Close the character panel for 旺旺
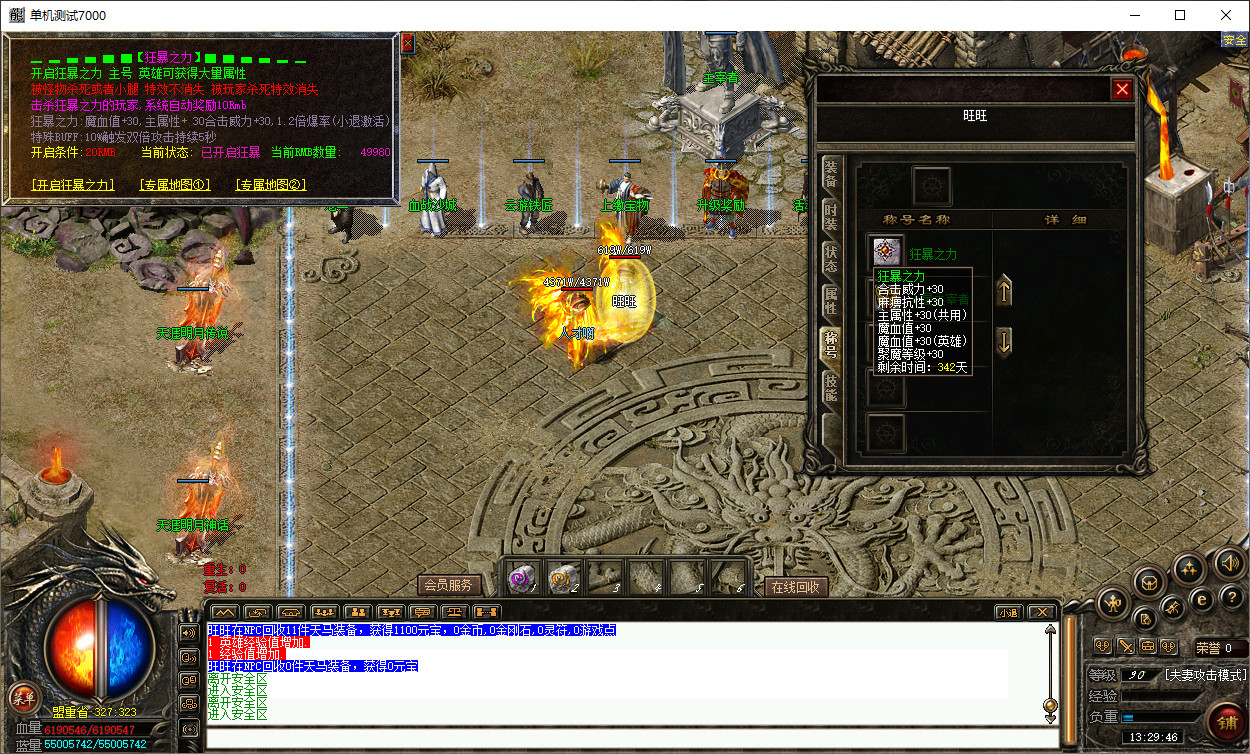1250x754 pixels. tap(1122, 89)
